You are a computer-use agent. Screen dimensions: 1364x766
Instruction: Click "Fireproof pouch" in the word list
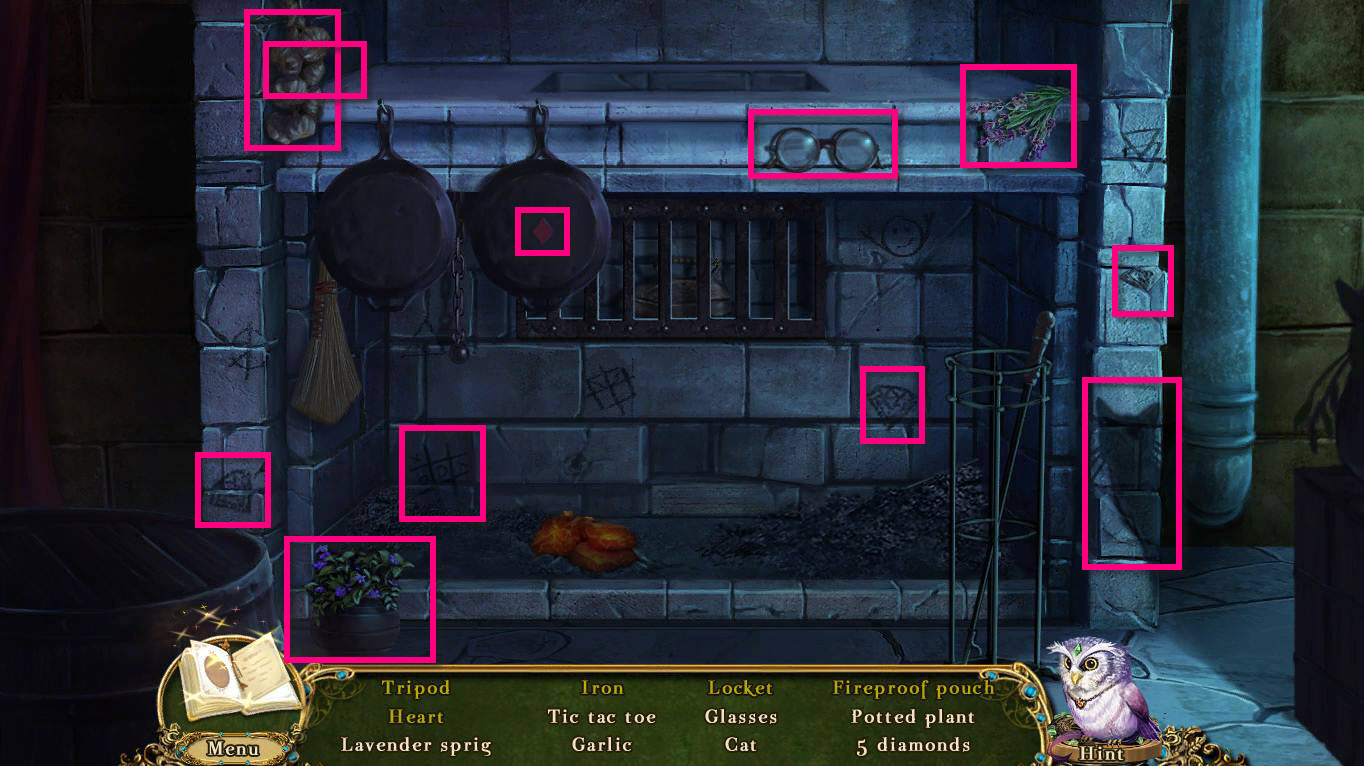911,688
